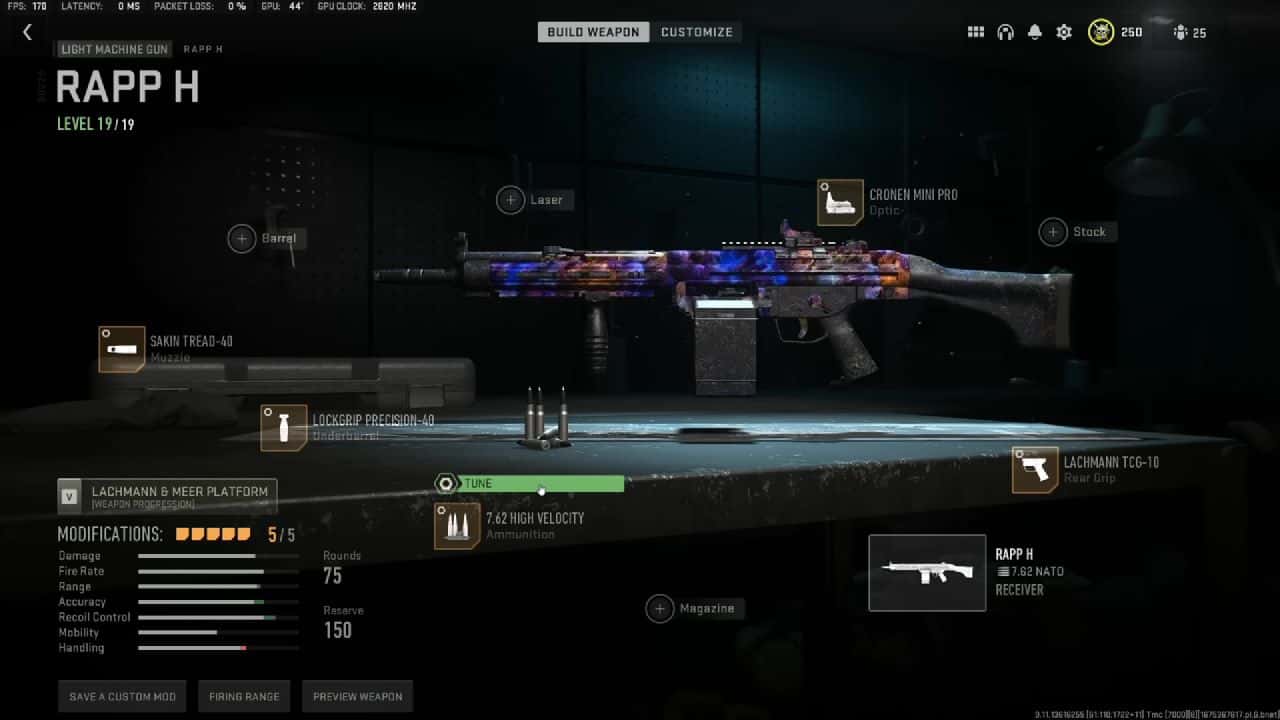Screen dimensions: 1280x720
Task: Enter the Firing Range
Action: click(244, 696)
